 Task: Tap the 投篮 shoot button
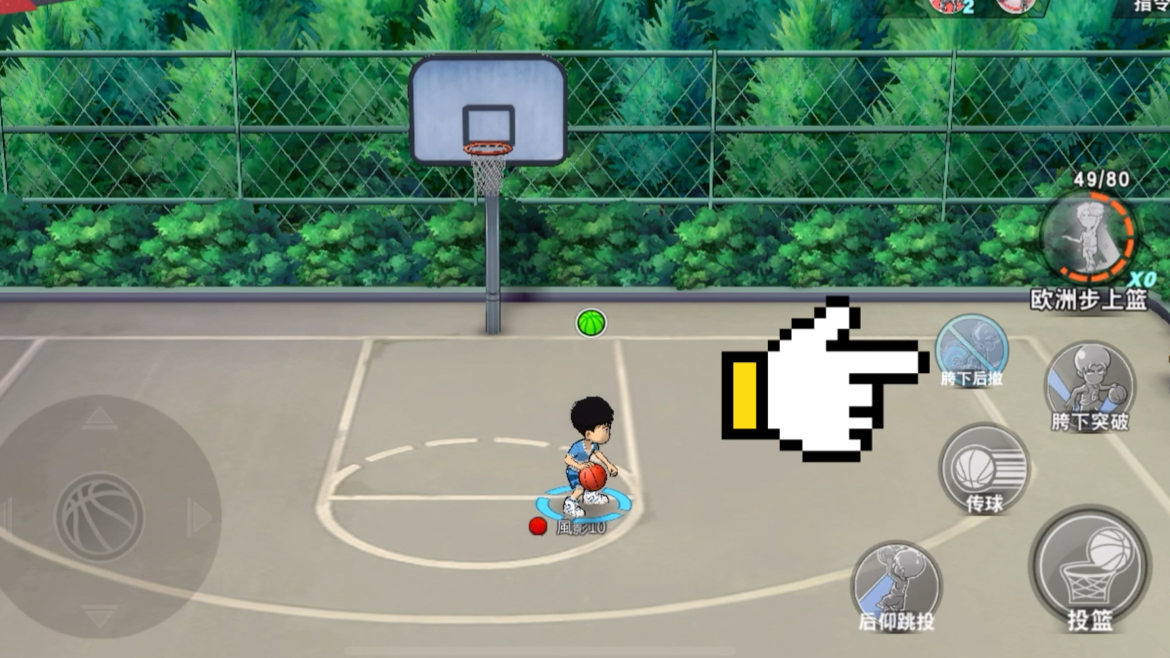tap(1090, 566)
